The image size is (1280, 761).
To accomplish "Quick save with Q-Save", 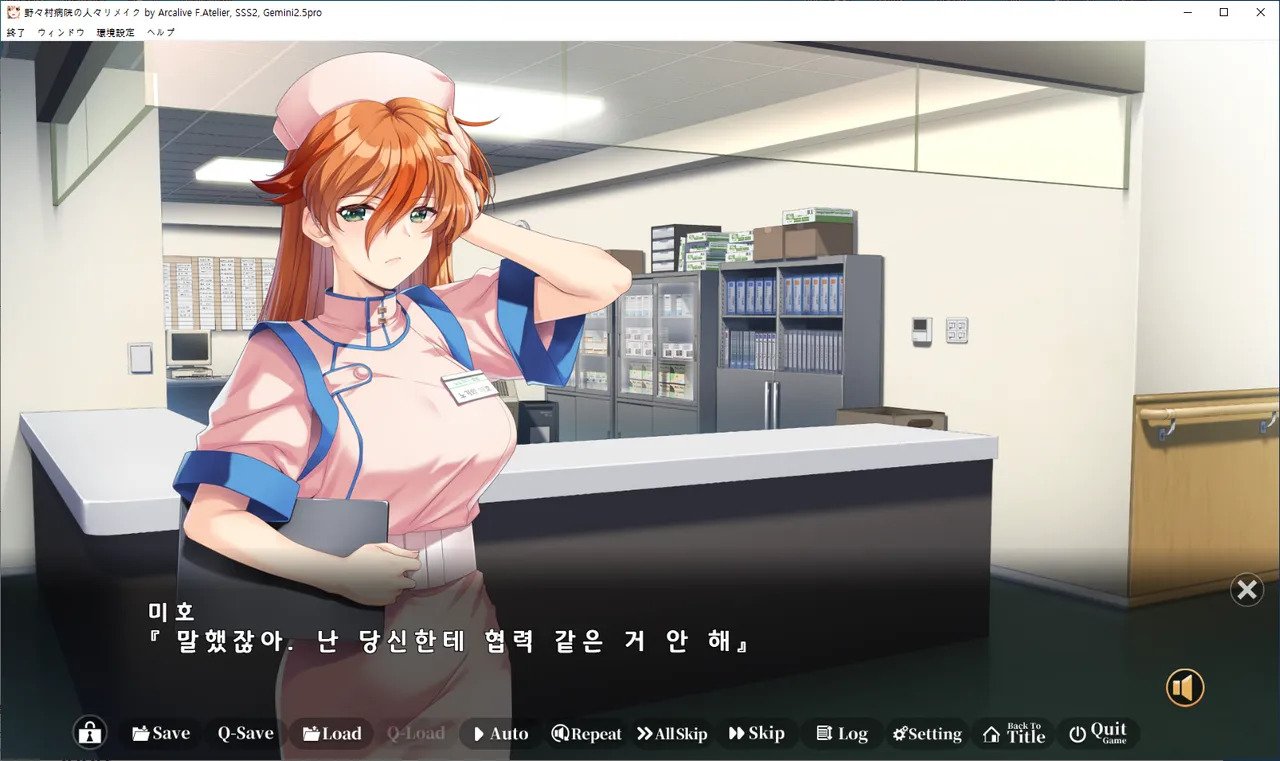I will click(245, 733).
